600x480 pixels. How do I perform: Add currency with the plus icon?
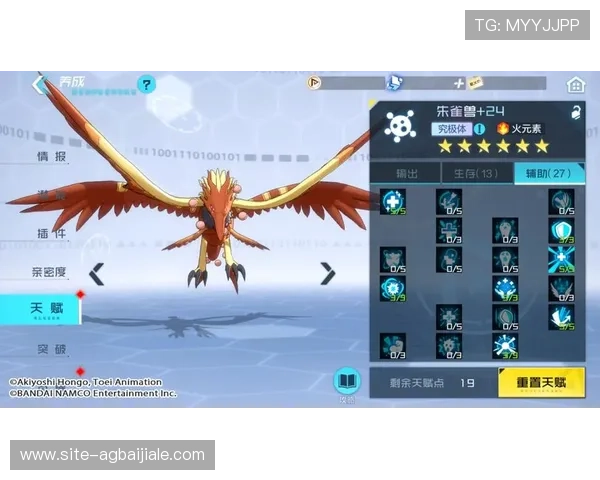point(459,83)
